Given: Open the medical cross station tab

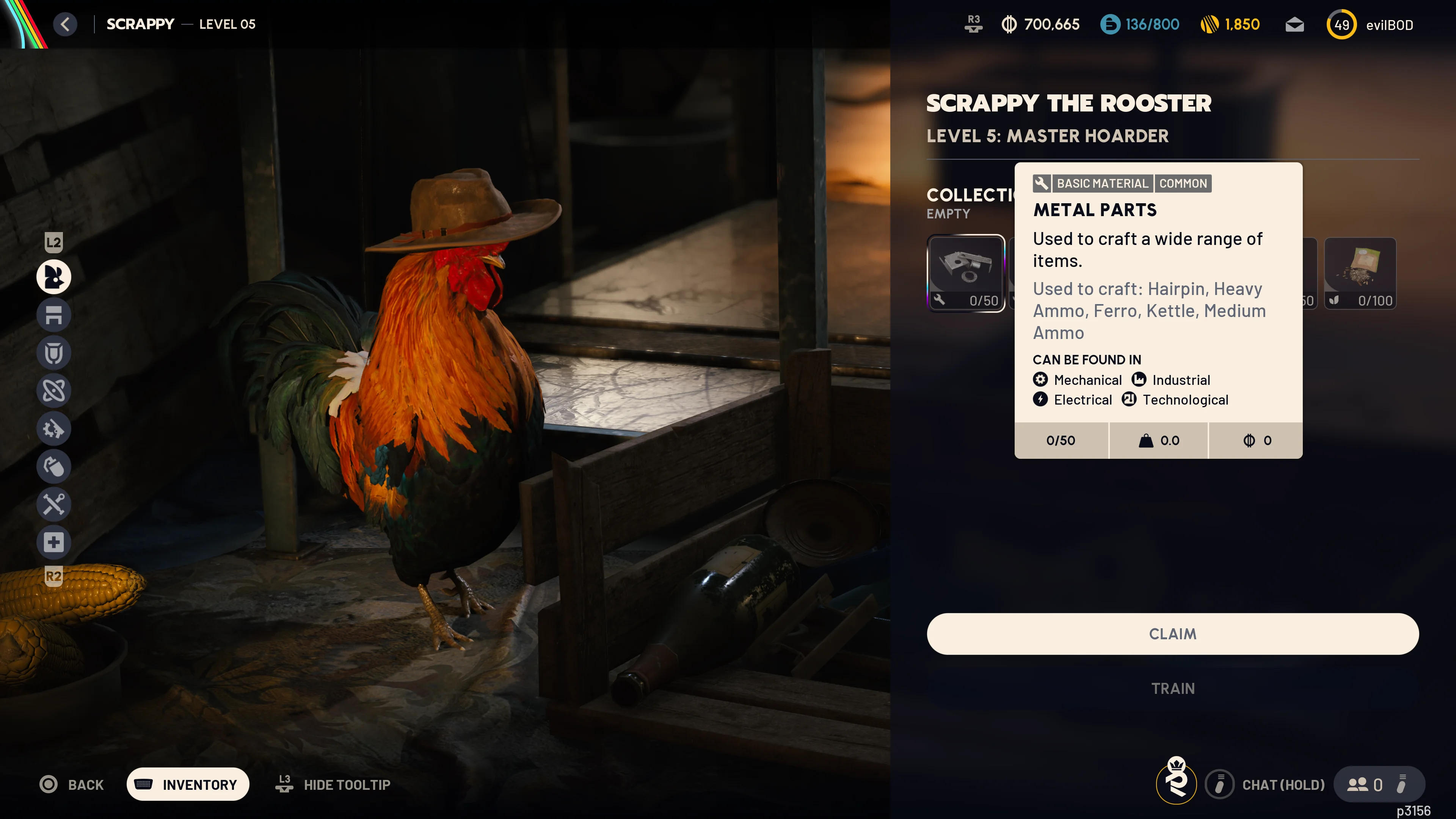Looking at the screenshot, I should pos(54,542).
